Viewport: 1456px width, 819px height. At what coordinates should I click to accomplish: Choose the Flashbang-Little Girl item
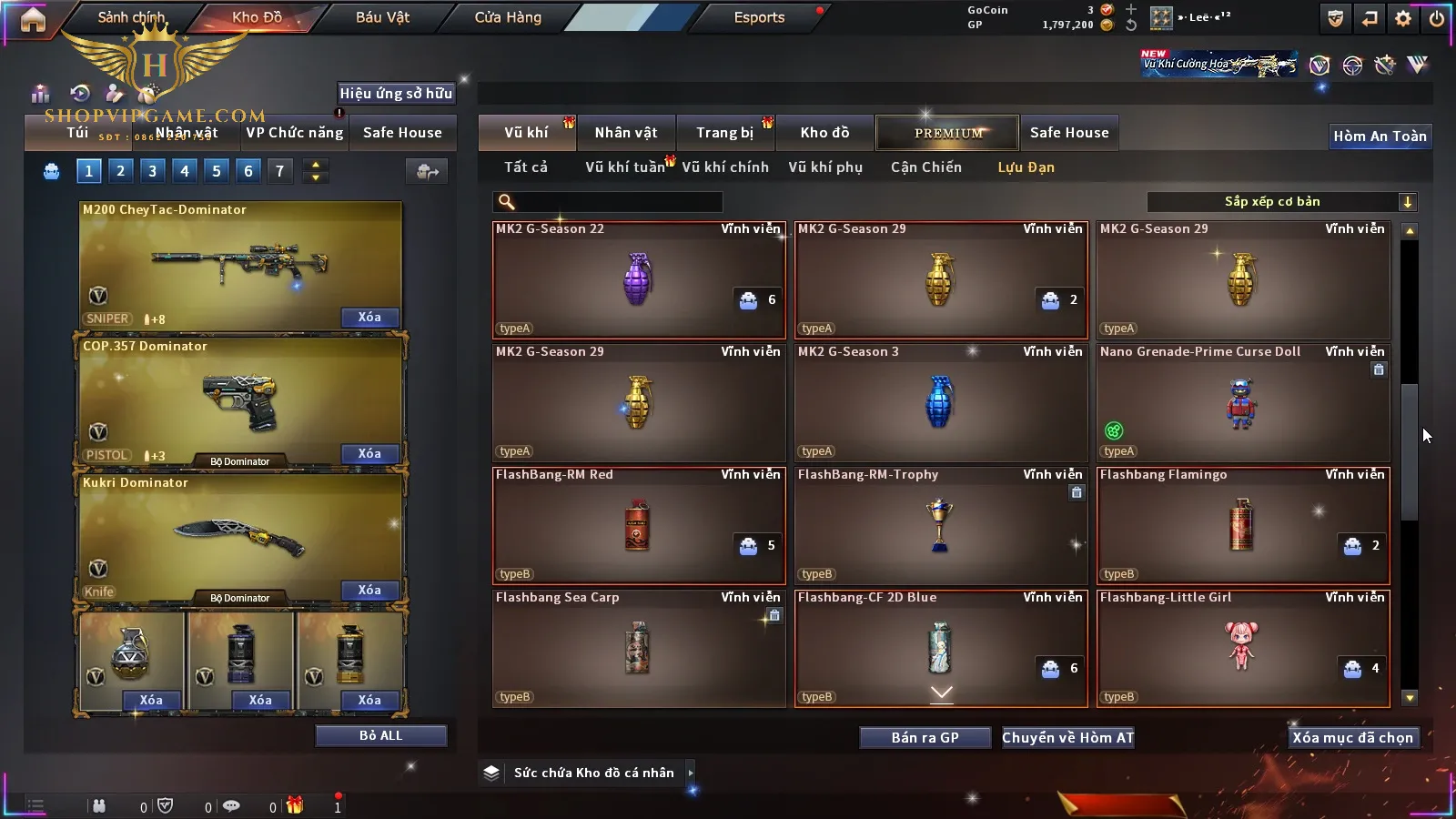1242,648
